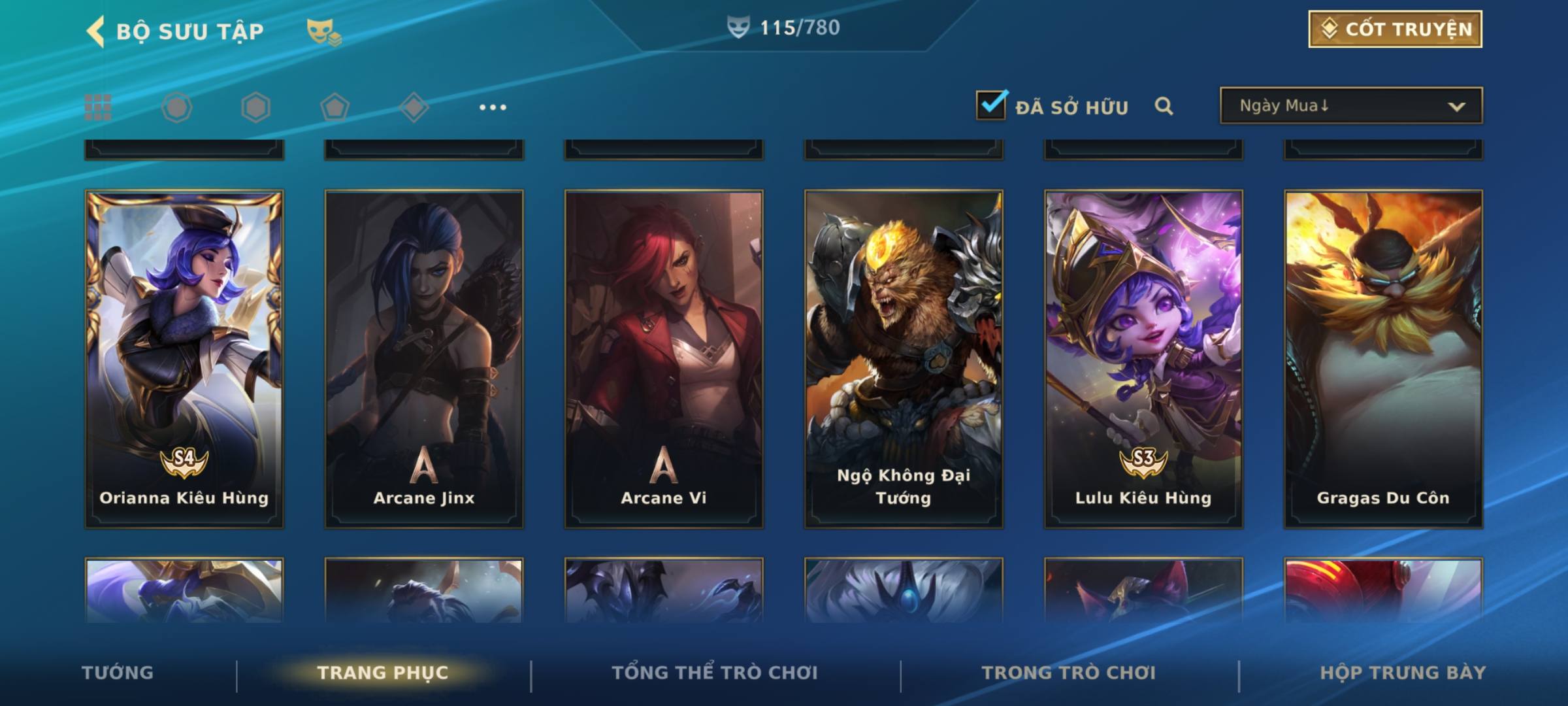1568x706 pixels.
Task: Select the grid all-skins filter icon
Action: [x=98, y=107]
